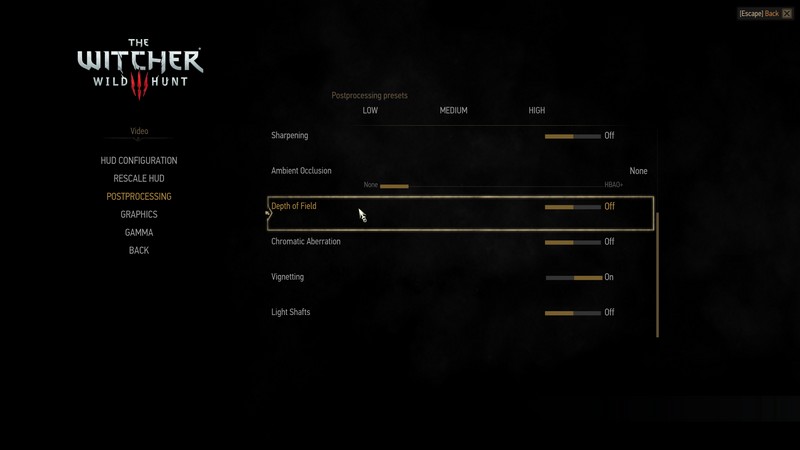Open the Postprocessing section
The image size is (800, 450).
click(x=139, y=197)
